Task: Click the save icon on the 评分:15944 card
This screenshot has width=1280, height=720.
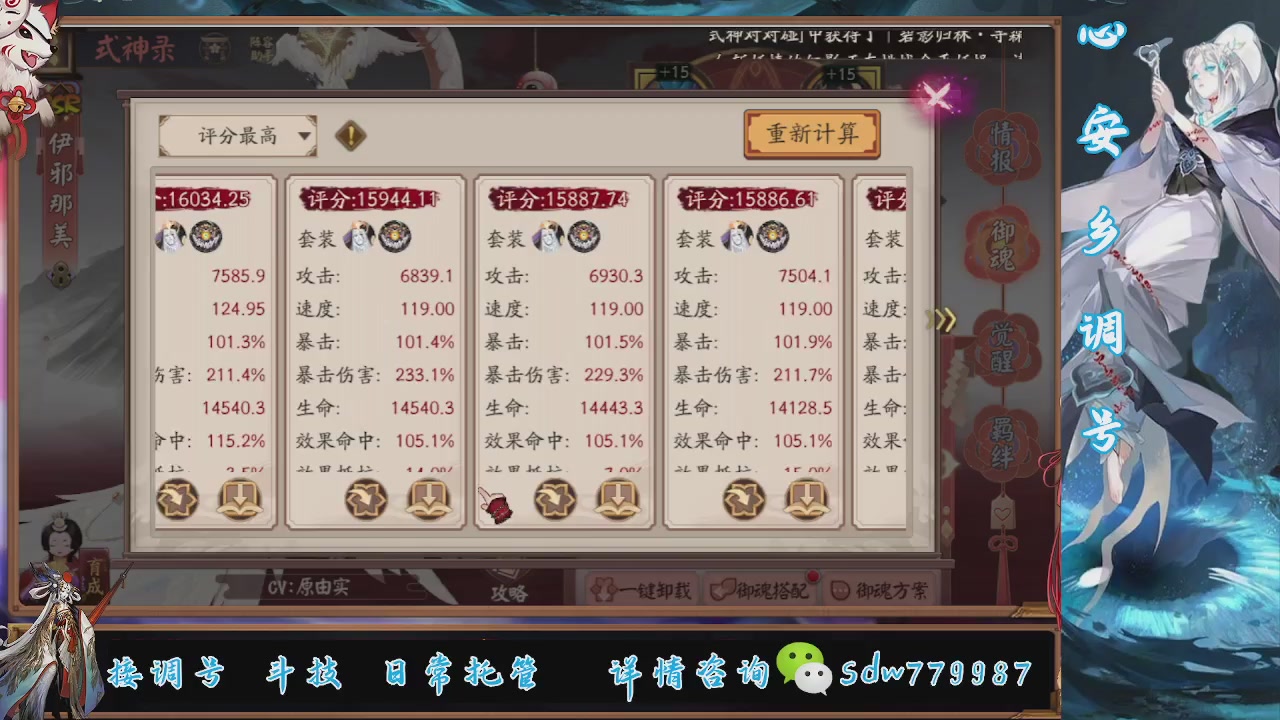Action: pos(428,498)
